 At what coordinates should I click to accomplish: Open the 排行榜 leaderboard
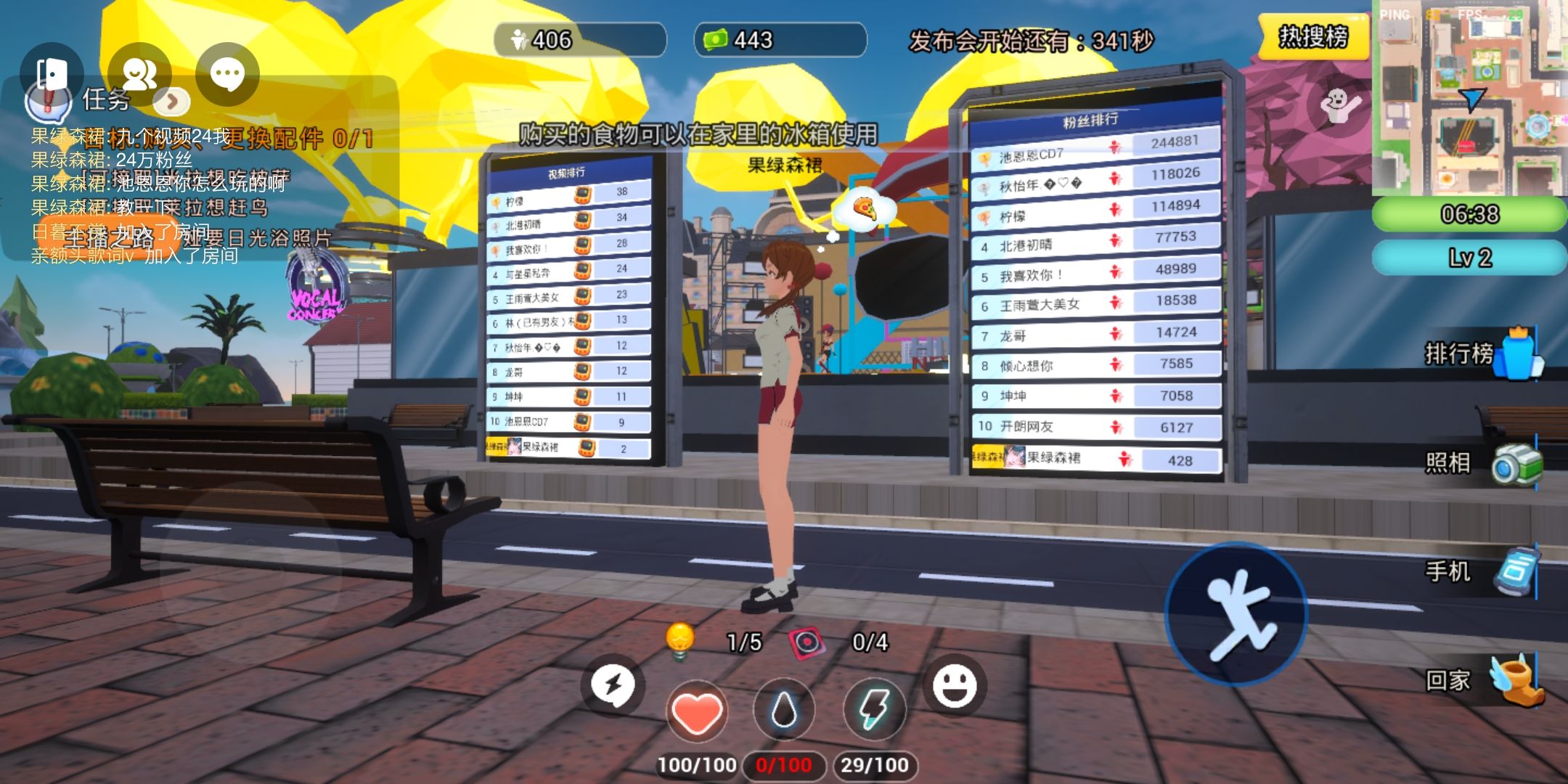pyautogui.click(x=1481, y=354)
